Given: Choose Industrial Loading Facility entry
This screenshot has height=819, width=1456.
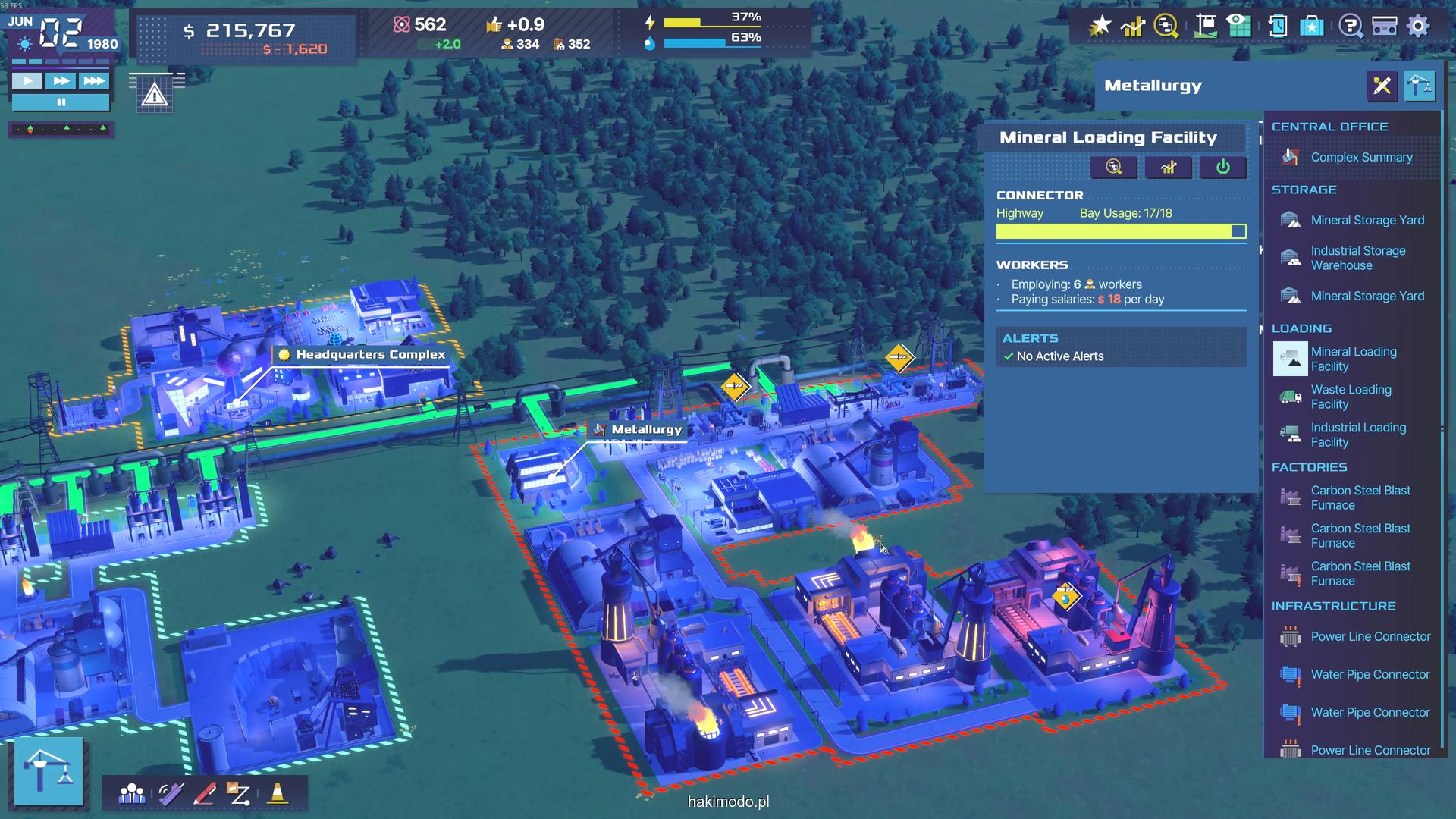Looking at the screenshot, I should 1357,435.
